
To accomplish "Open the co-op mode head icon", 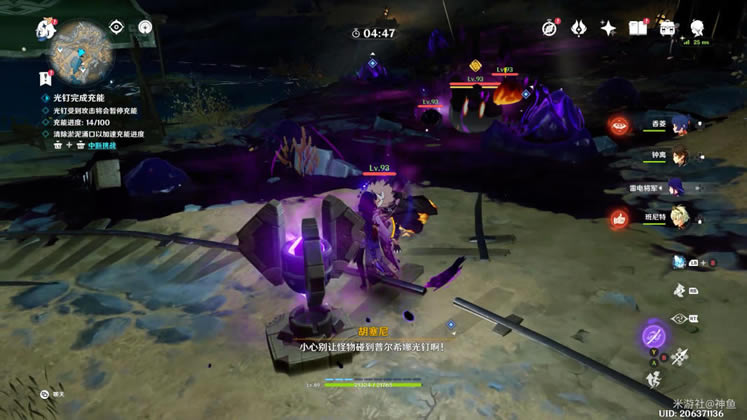I will (x=695, y=28).
